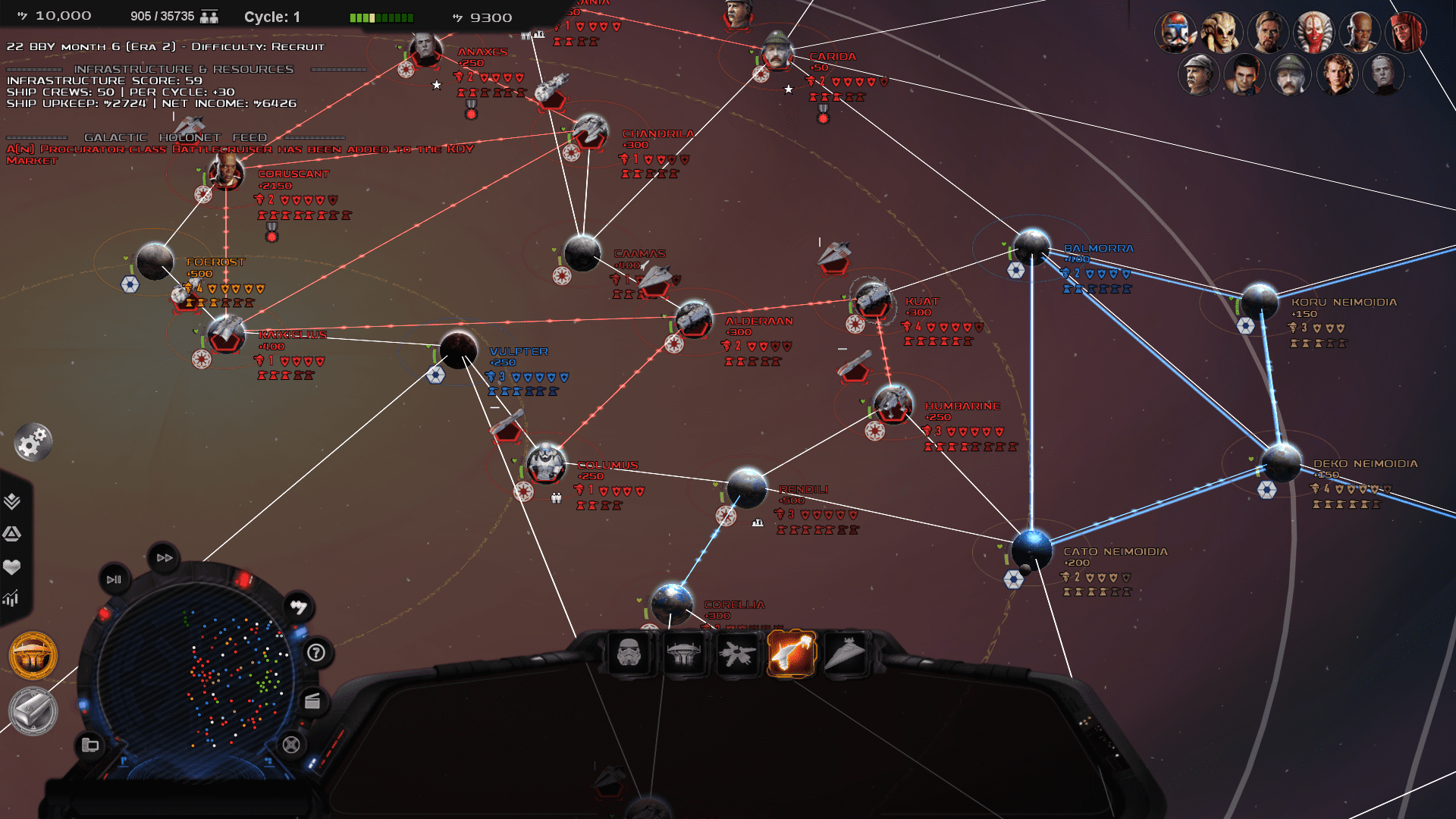Screen dimensions: 1456x819
Task: Select the stormtrooper helmet infantry tab
Action: (x=629, y=653)
